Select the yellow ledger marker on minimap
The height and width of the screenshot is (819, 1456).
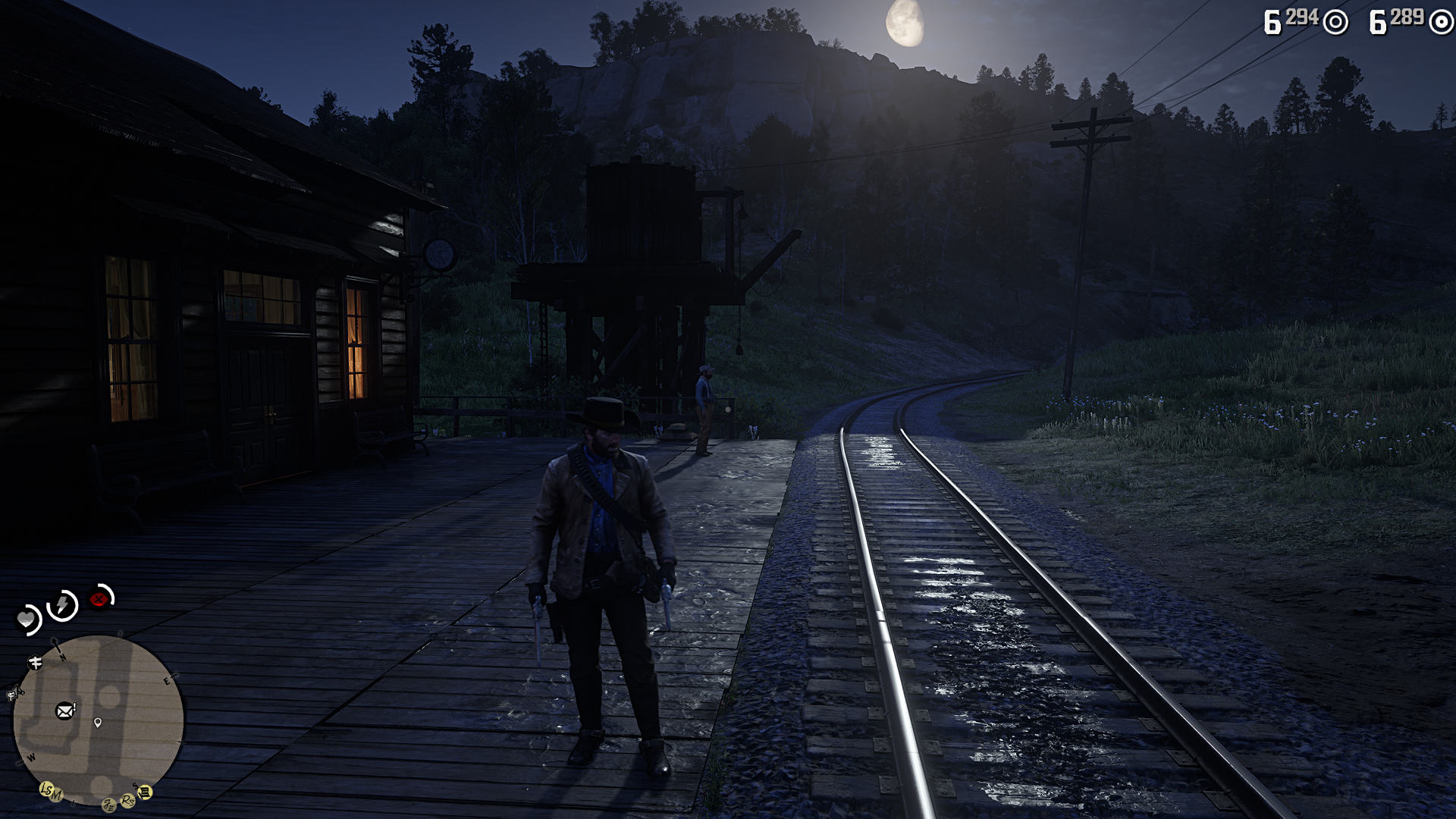[x=144, y=792]
